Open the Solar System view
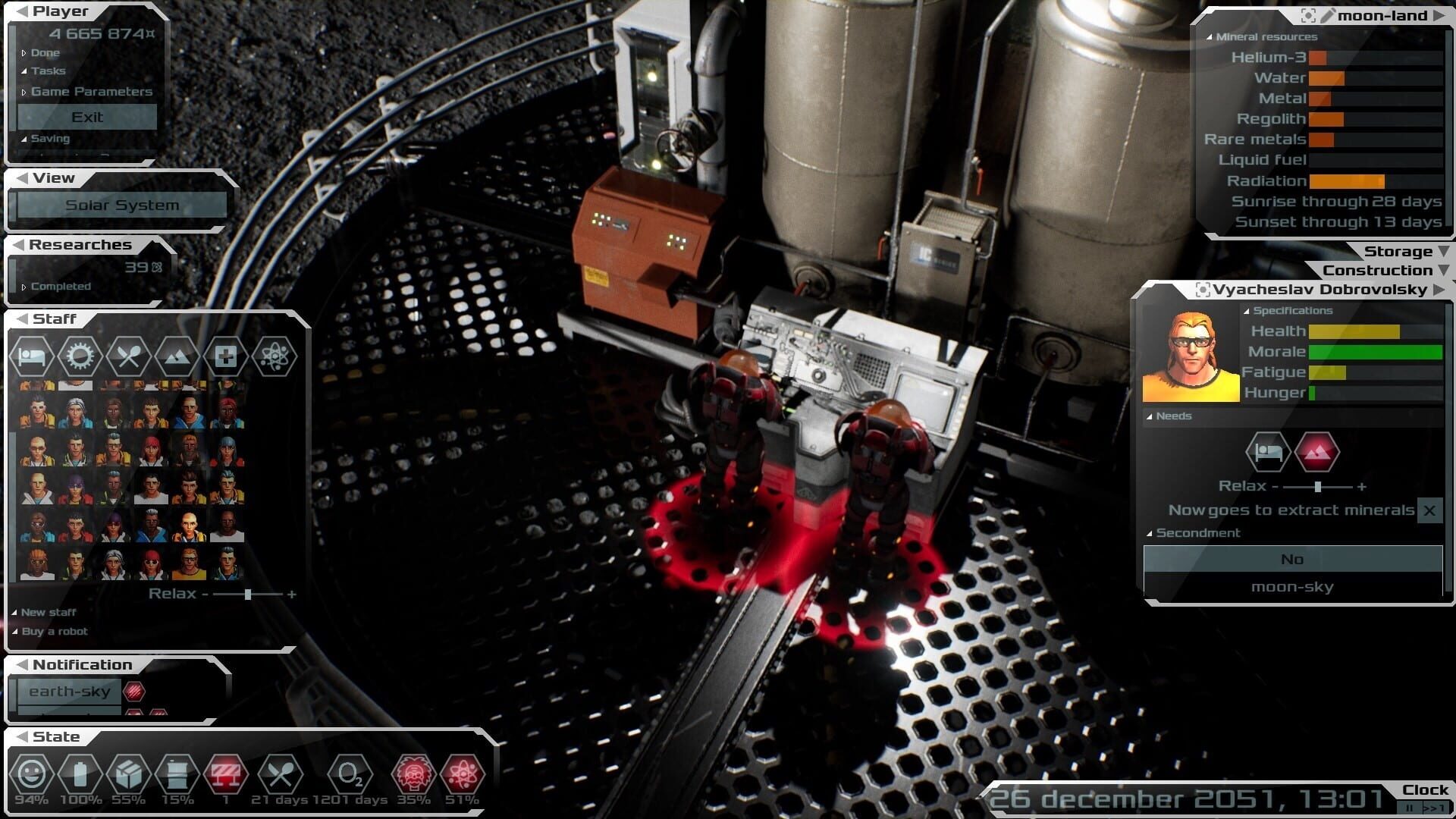The height and width of the screenshot is (819, 1456). click(x=122, y=205)
